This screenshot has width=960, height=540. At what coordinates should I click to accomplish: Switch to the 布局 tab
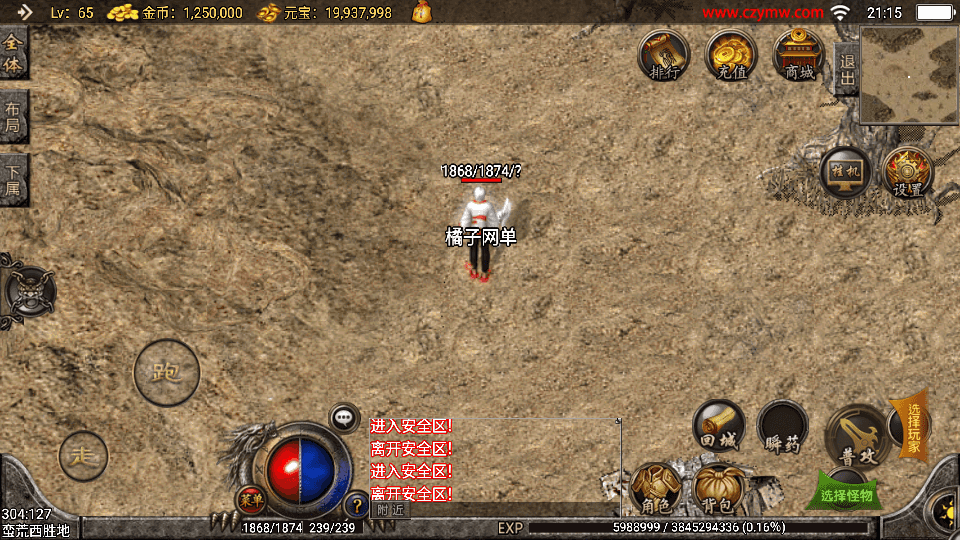click(x=13, y=118)
